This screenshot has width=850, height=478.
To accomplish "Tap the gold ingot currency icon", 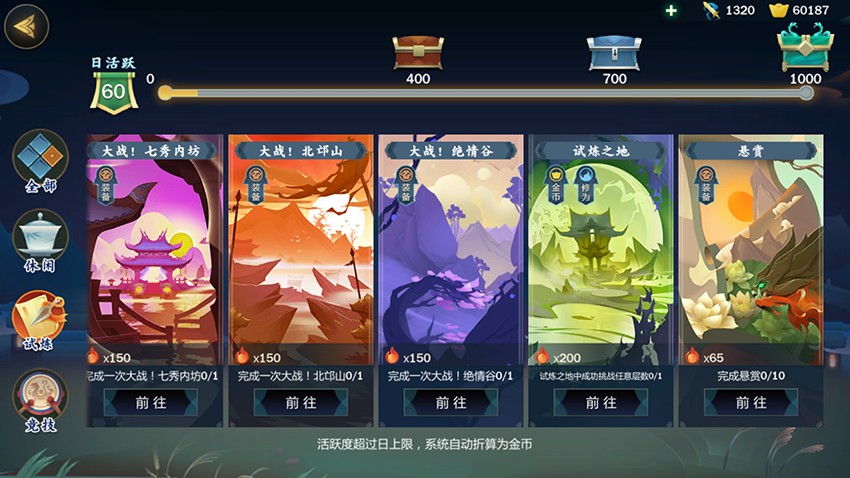I will (778, 10).
